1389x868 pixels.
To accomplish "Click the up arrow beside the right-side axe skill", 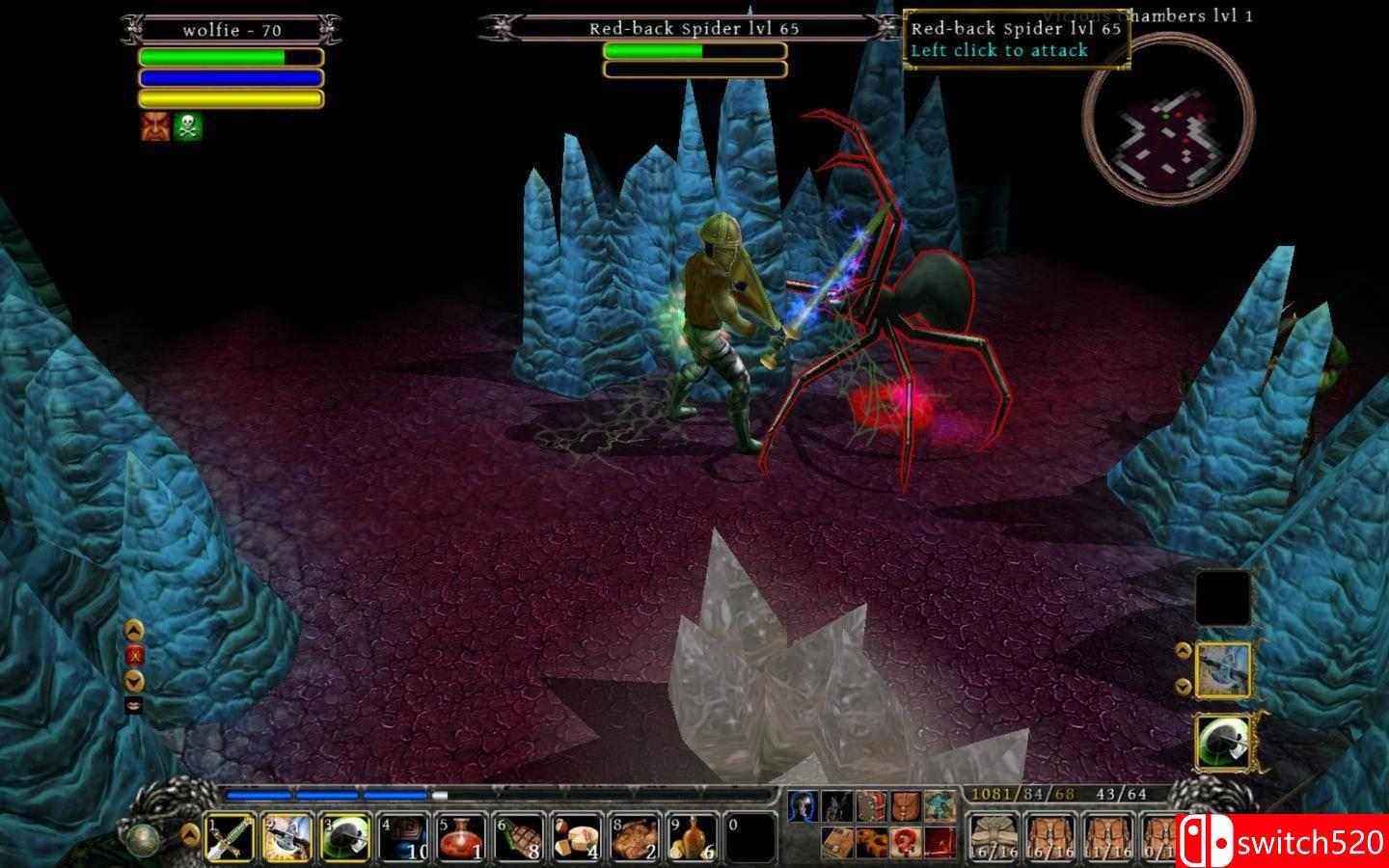I will coord(1184,650).
